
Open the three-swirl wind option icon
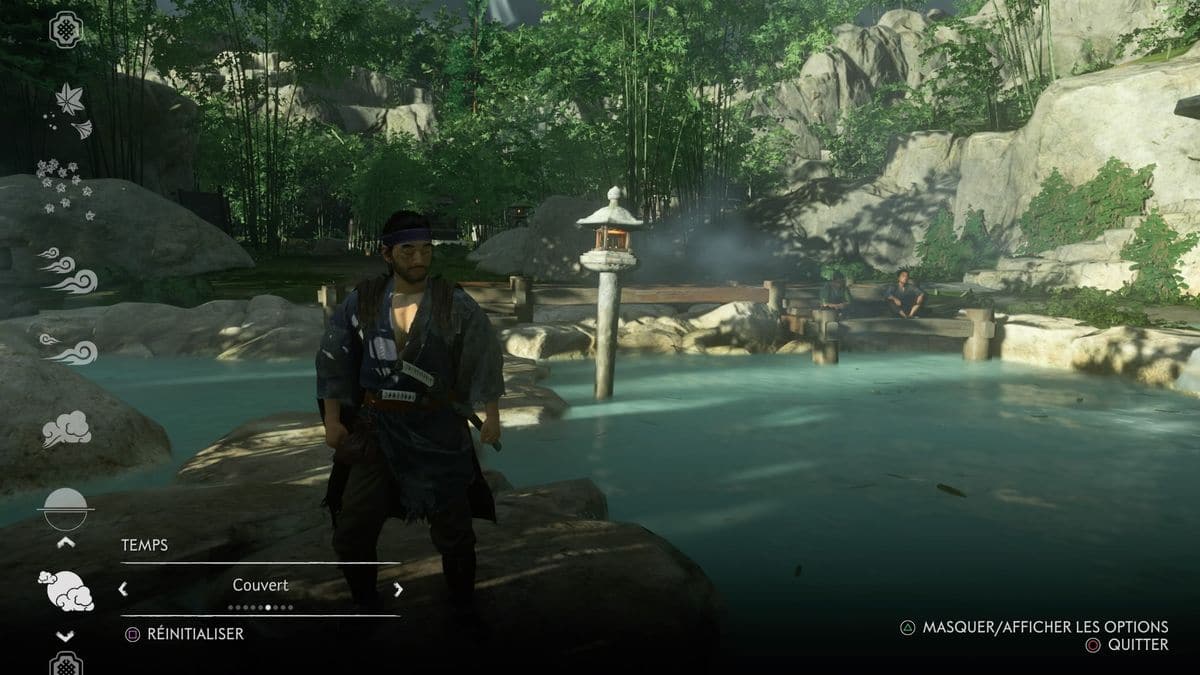click(x=68, y=270)
